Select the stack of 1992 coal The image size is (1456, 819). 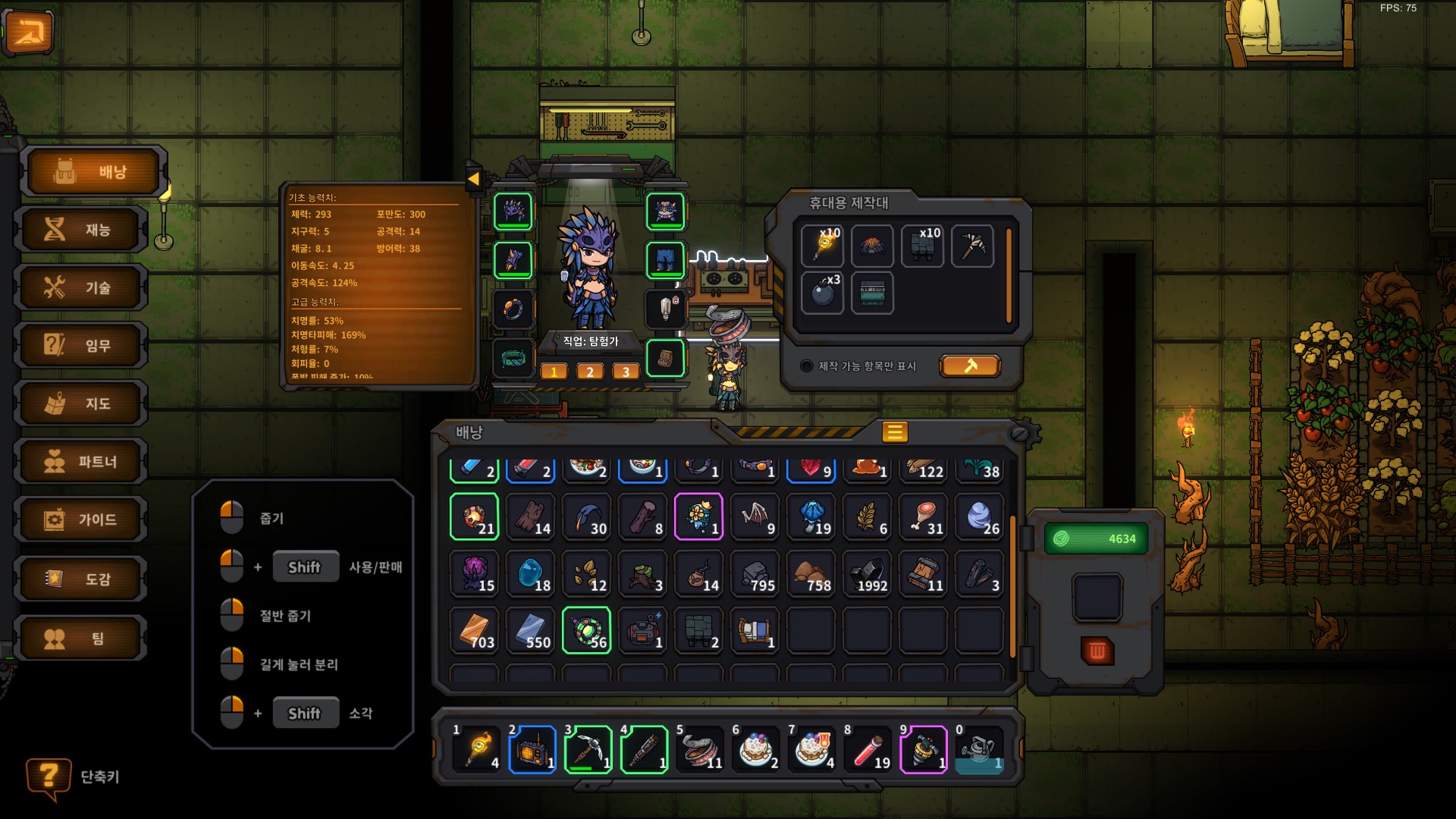tap(868, 574)
